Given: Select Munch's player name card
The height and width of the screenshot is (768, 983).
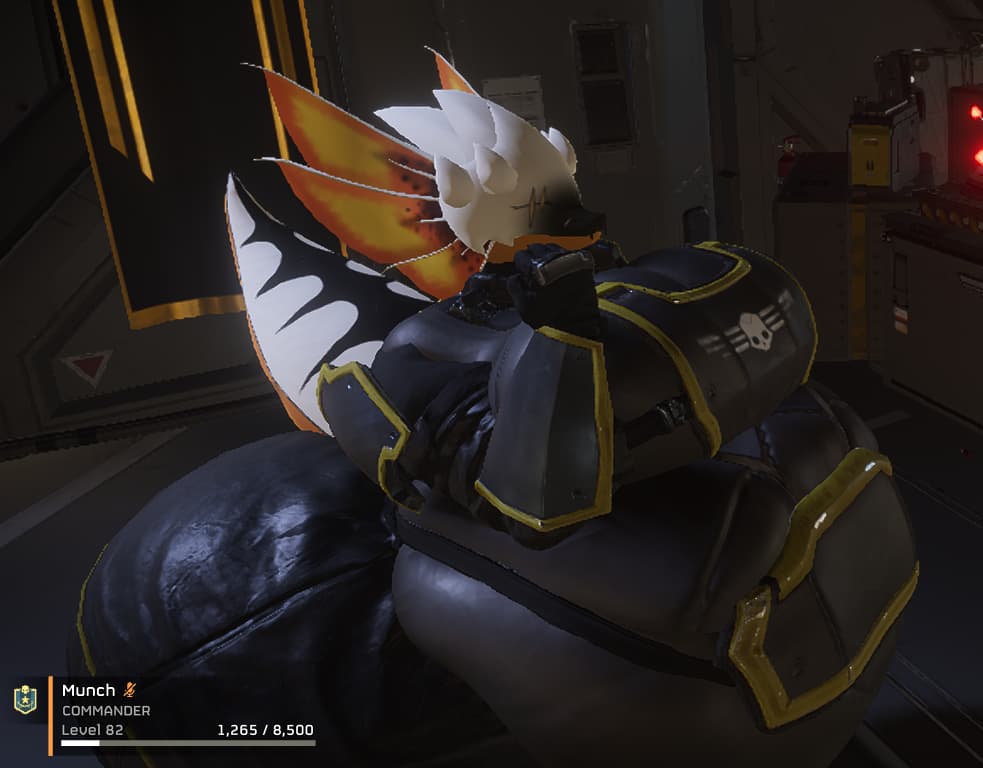Looking at the screenshot, I should 185,713.
